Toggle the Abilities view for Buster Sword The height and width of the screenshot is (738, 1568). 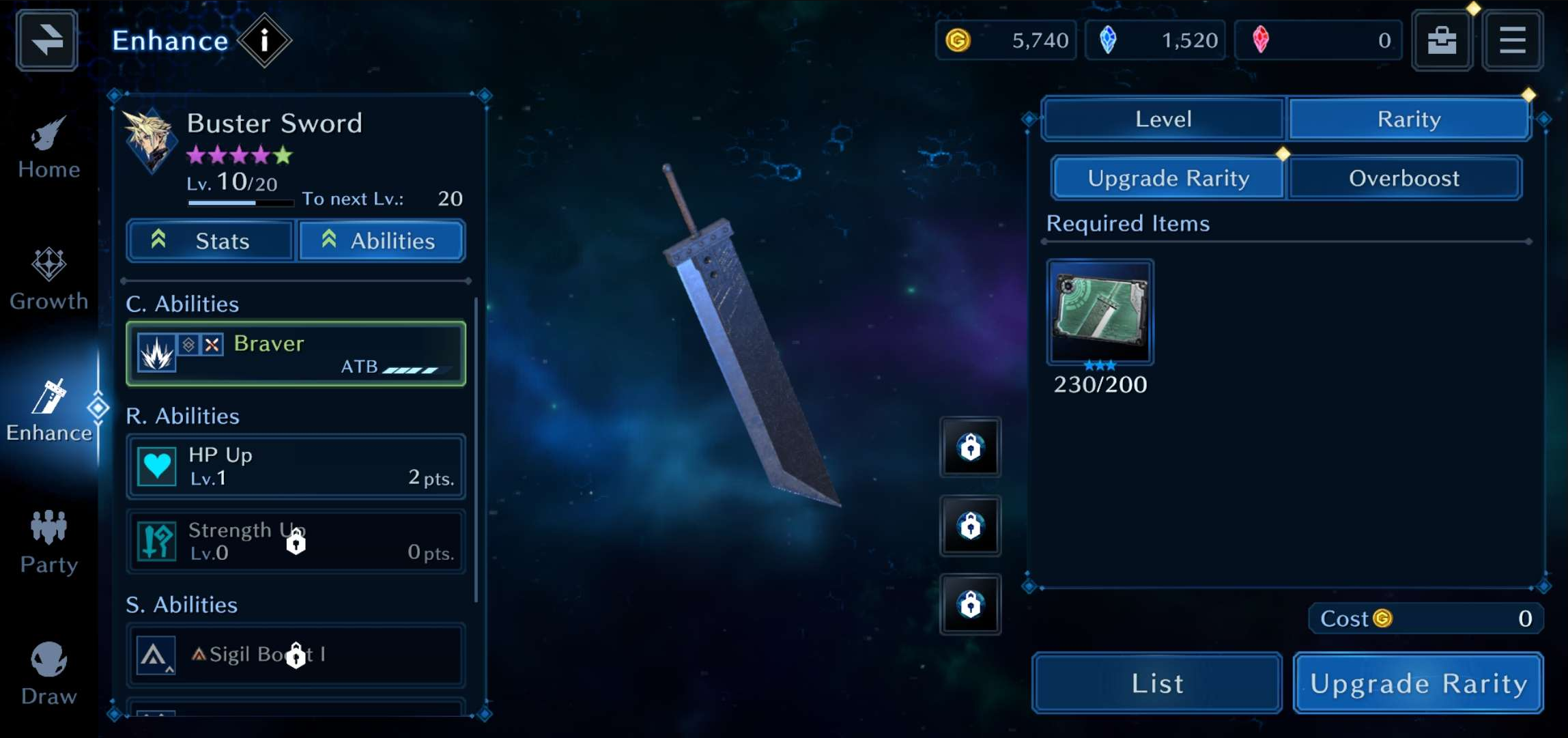[381, 240]
